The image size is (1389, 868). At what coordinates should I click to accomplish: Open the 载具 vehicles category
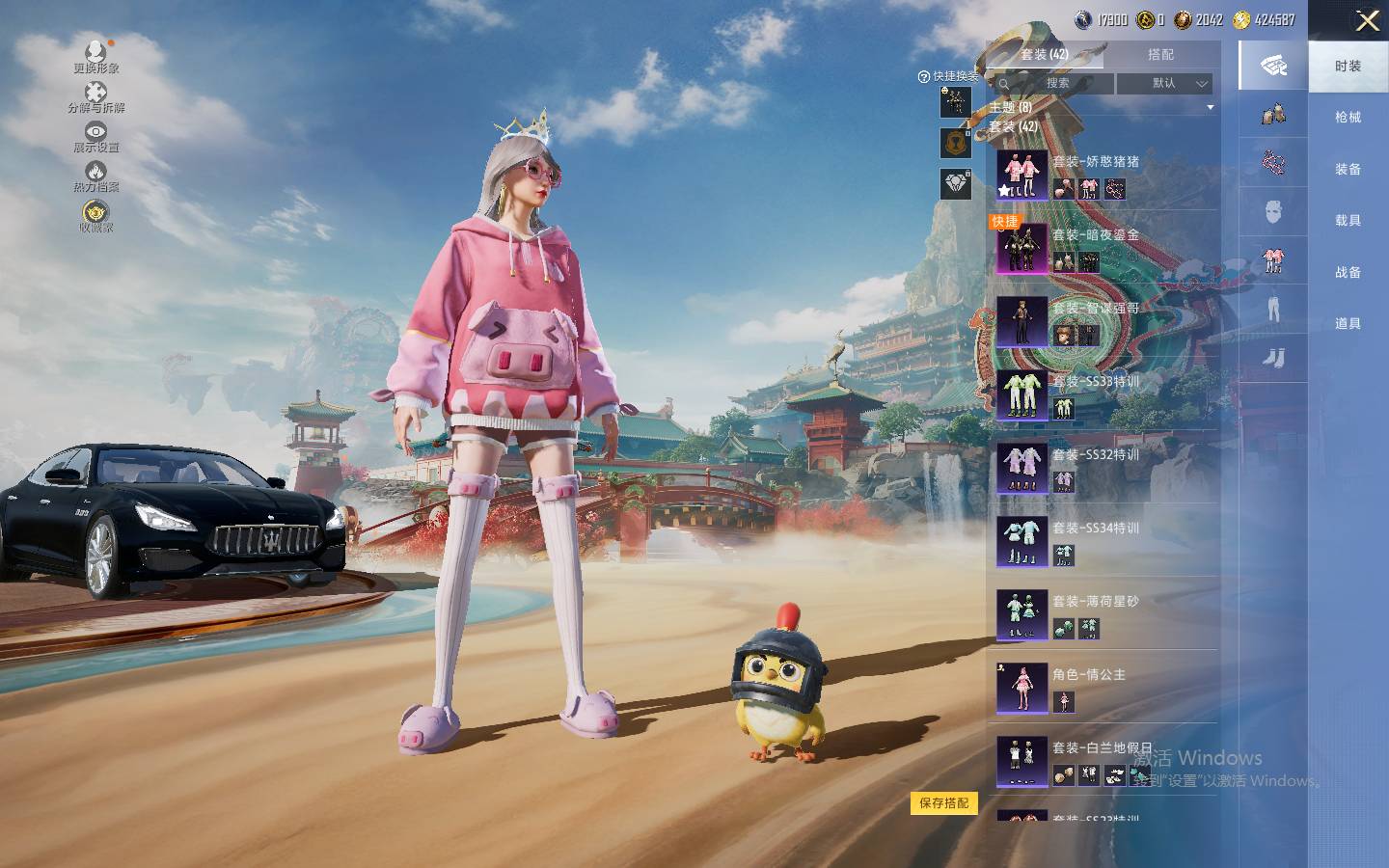(x=1348, y=221)
